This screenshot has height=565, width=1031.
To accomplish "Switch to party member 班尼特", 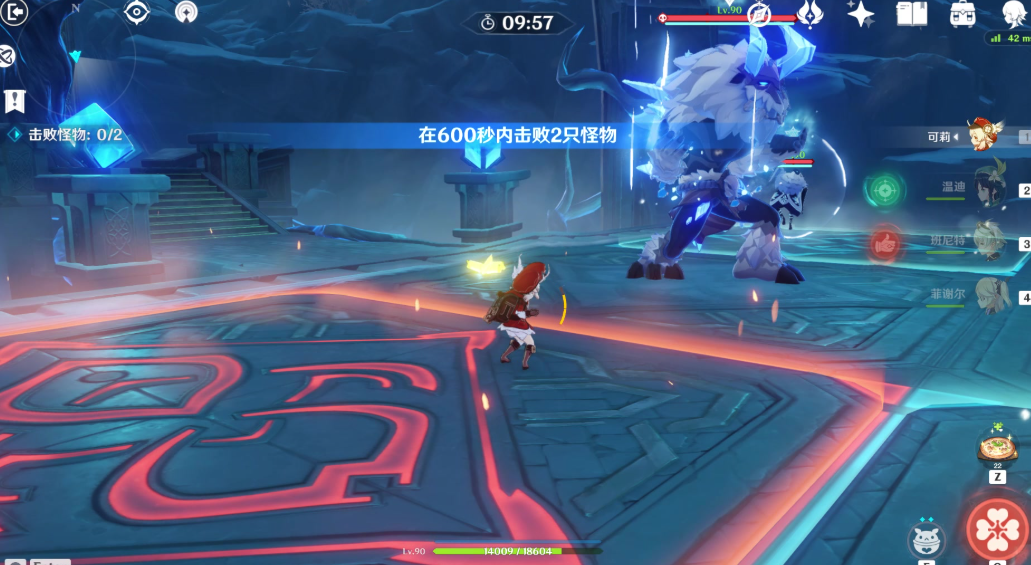I will click(x=988, y=242).
